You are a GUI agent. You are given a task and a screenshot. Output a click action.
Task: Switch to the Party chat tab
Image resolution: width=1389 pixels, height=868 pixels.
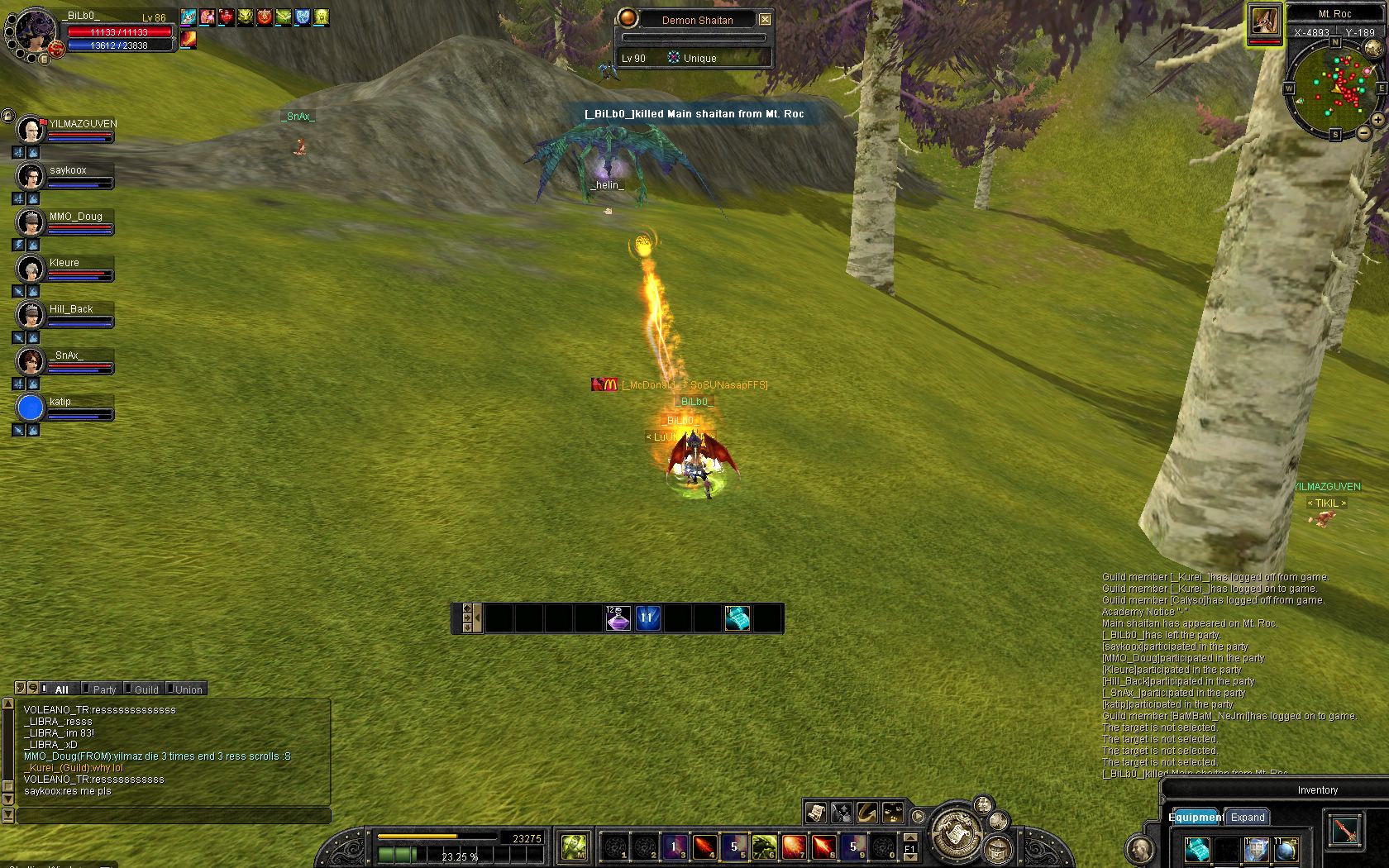click(x=104, y=689)
